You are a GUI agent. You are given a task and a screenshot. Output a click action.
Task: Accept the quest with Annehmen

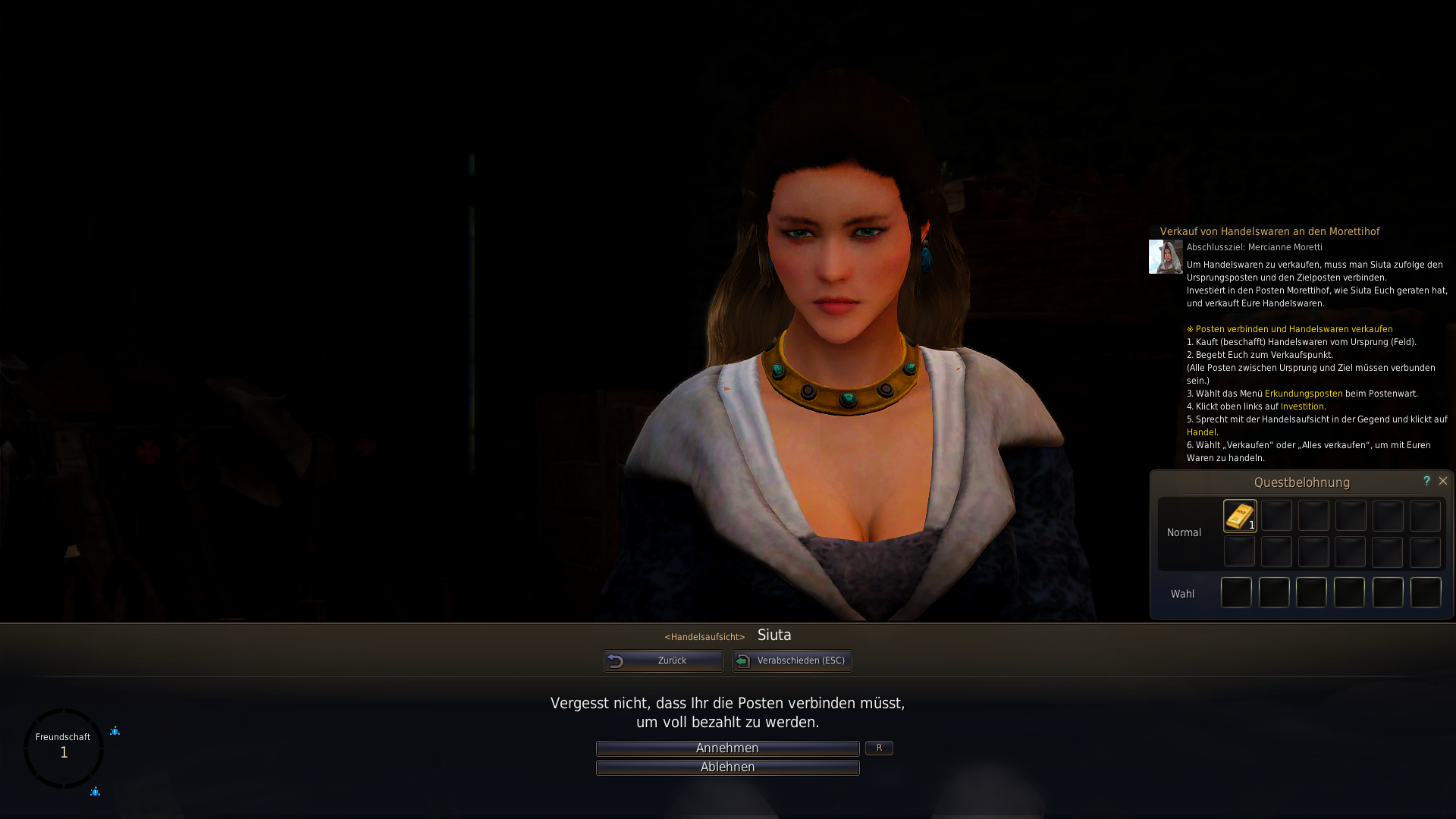[727, 748]
